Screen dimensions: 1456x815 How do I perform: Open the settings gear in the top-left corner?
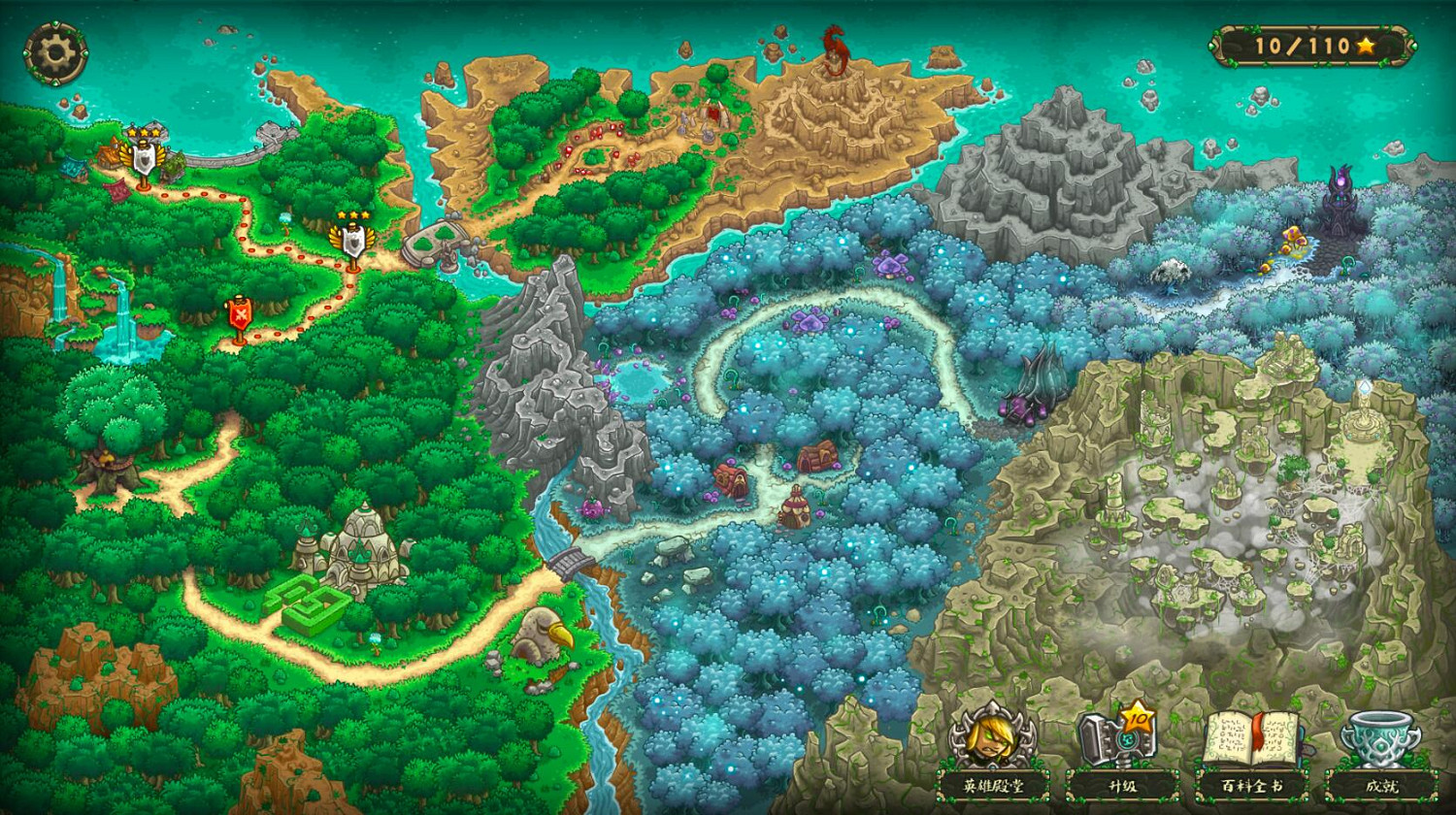point(55,49)
